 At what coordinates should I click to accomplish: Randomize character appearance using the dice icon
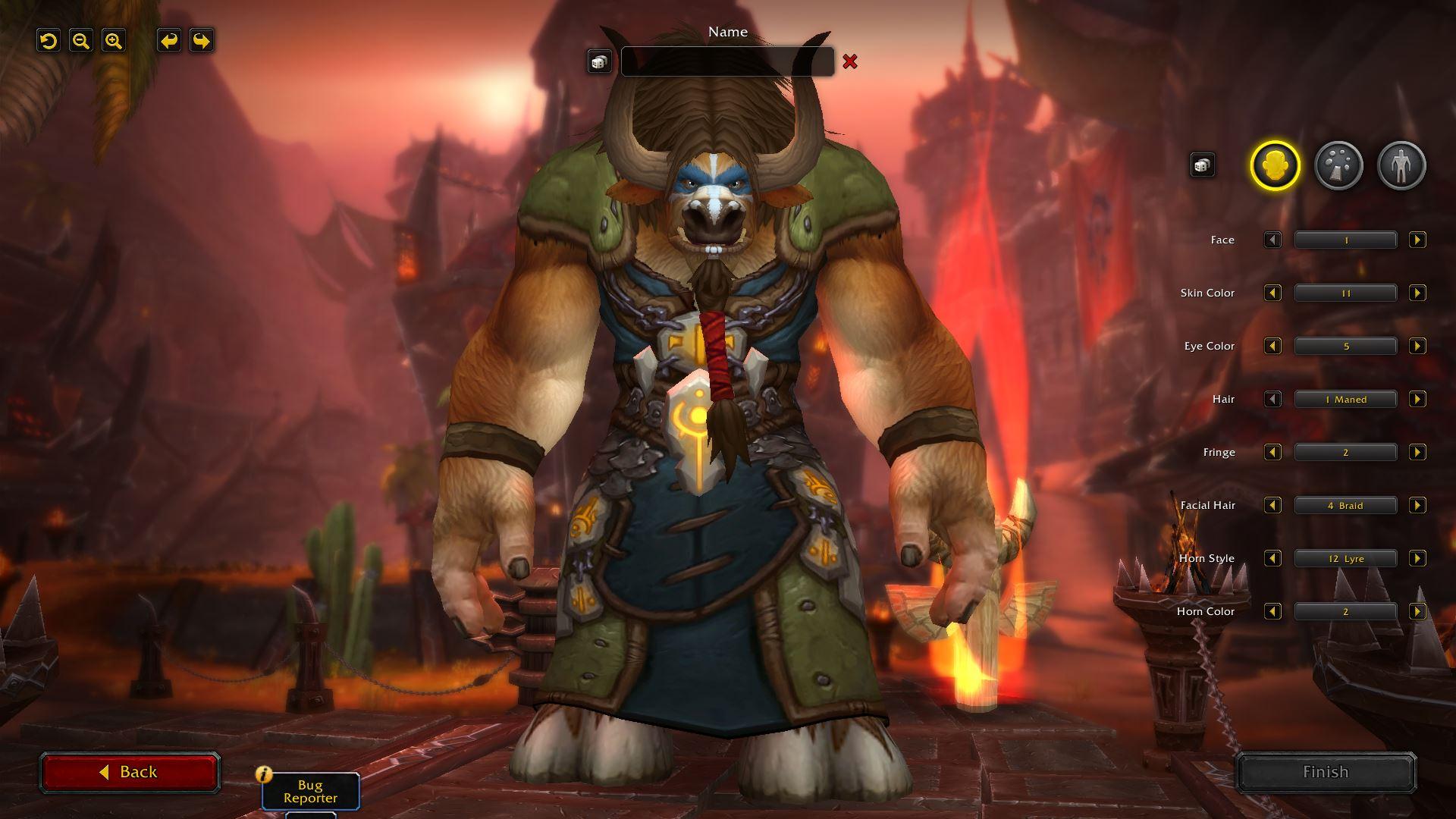[1203, 165]
